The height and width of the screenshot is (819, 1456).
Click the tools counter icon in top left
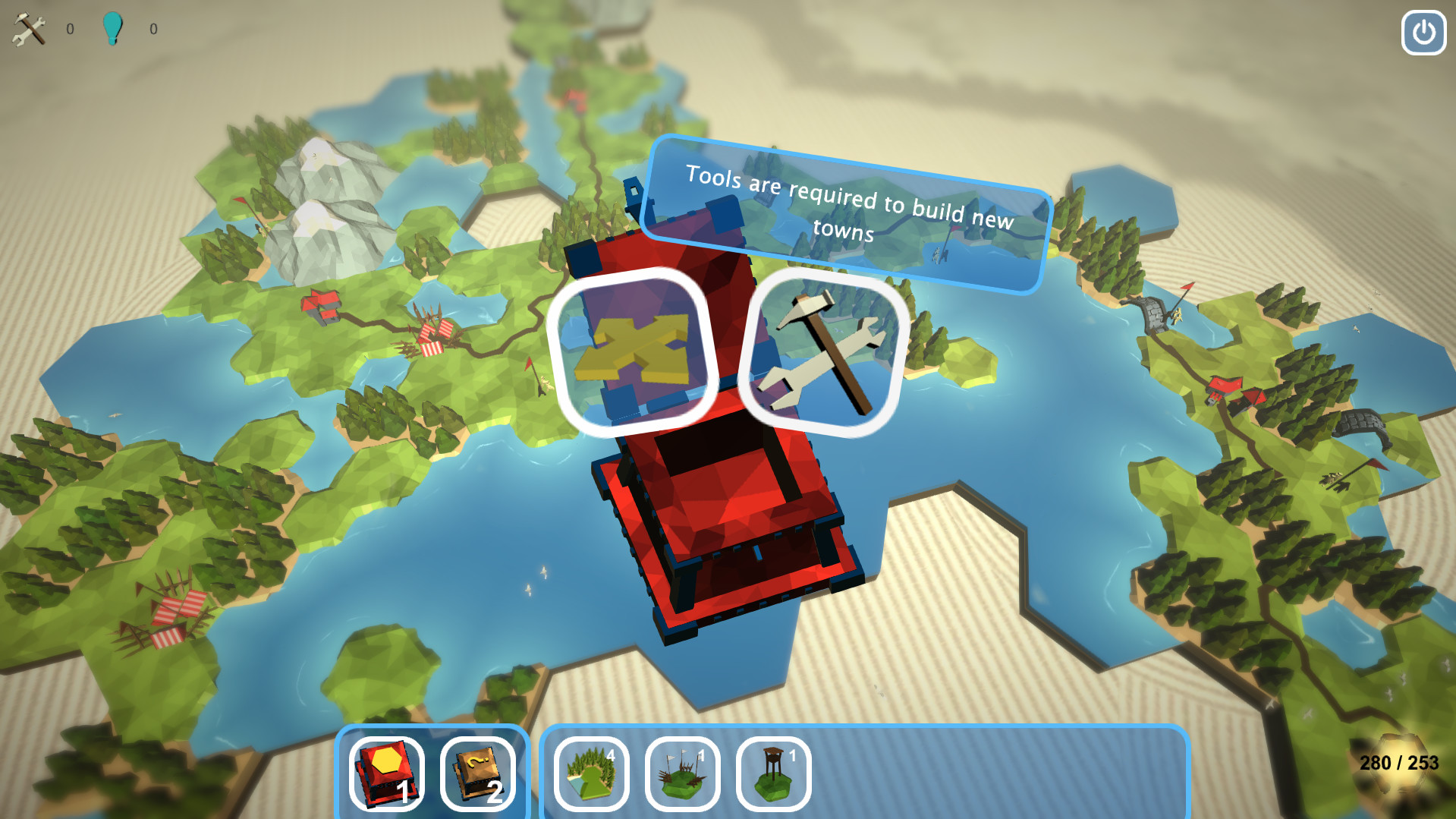pyautogui.click(x=28, y=30)
